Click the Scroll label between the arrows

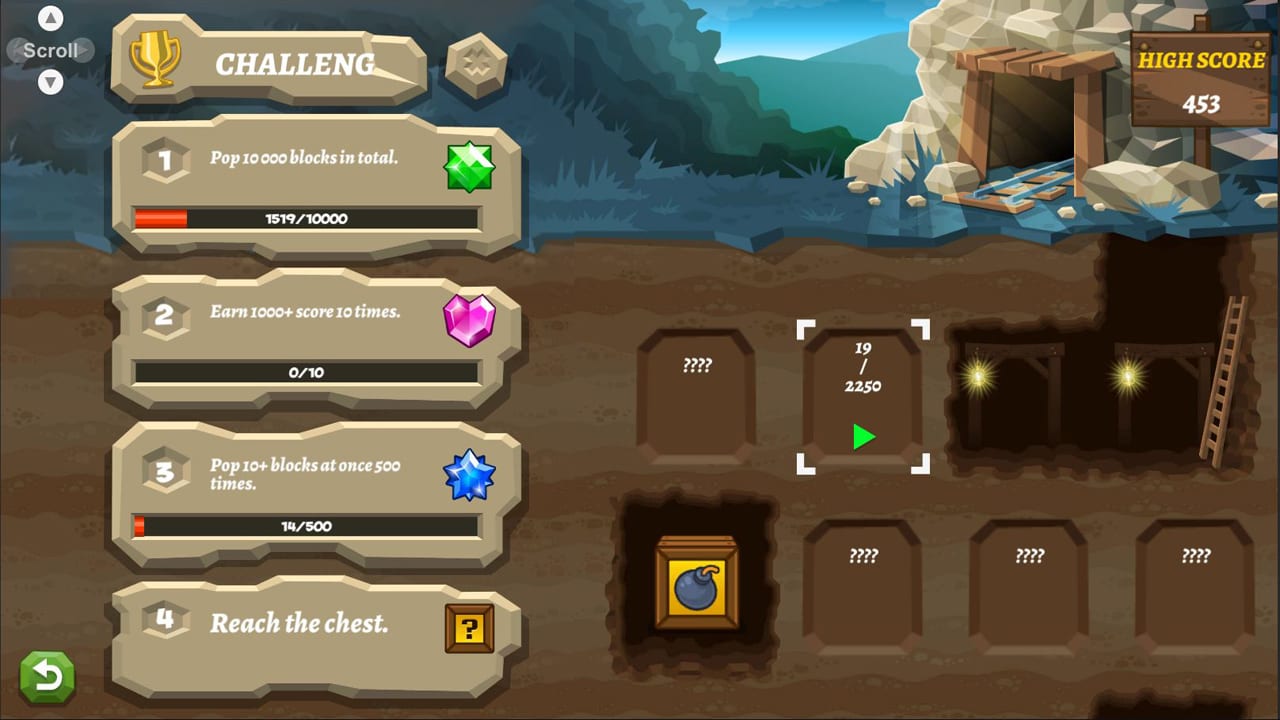tap(49, 50)
